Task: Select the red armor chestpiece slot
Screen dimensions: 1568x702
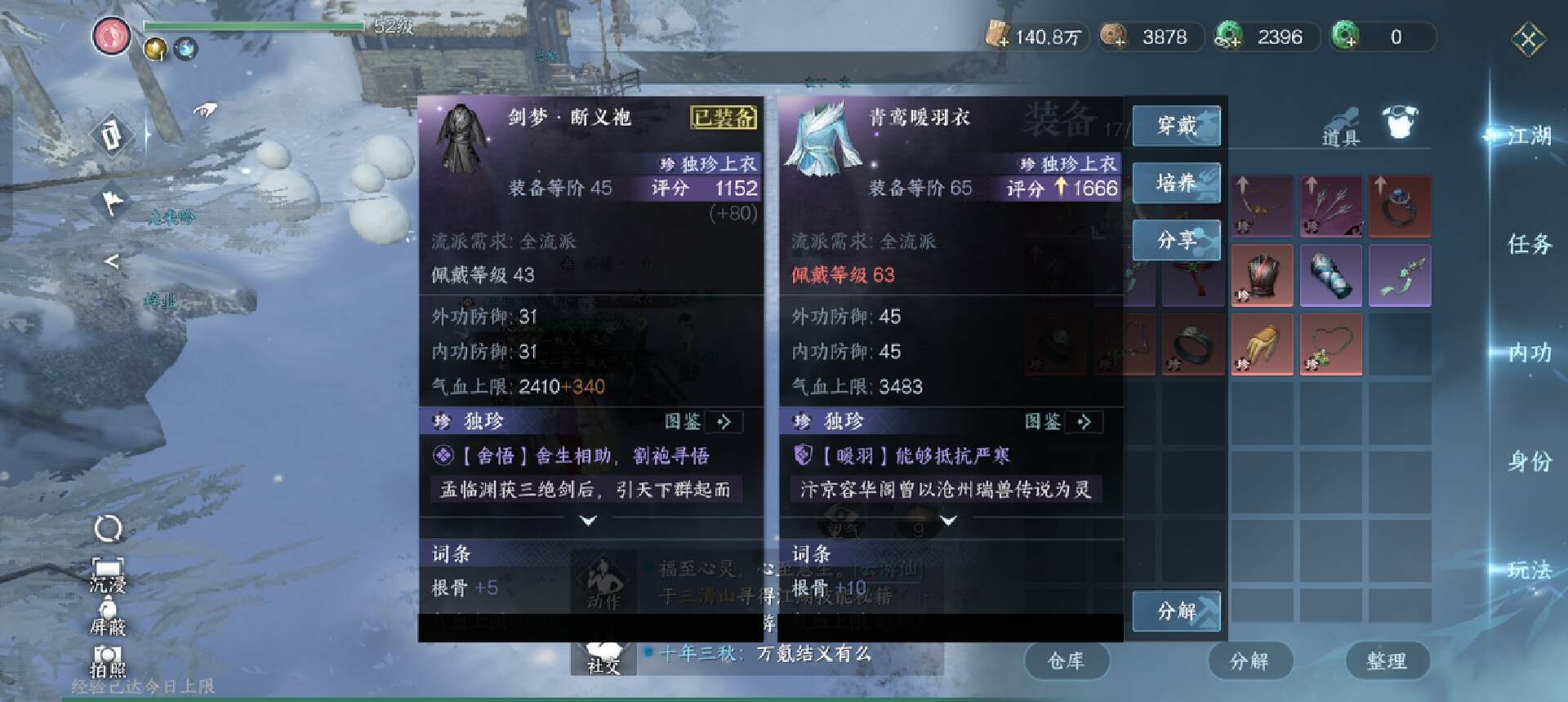Action: point(1262,275)
